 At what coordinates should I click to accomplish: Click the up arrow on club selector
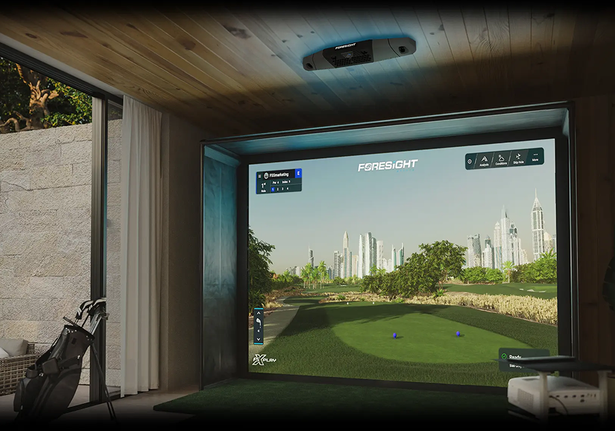[258, 313]
